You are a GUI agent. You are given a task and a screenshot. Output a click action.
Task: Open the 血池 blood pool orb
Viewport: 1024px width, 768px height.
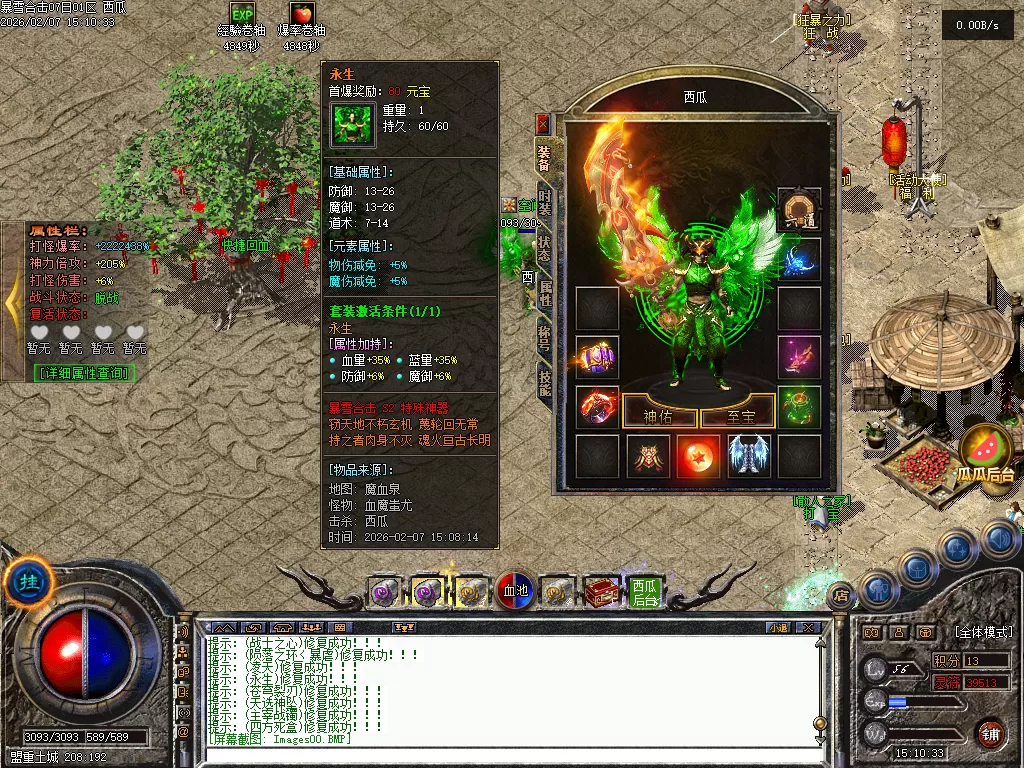514,591
